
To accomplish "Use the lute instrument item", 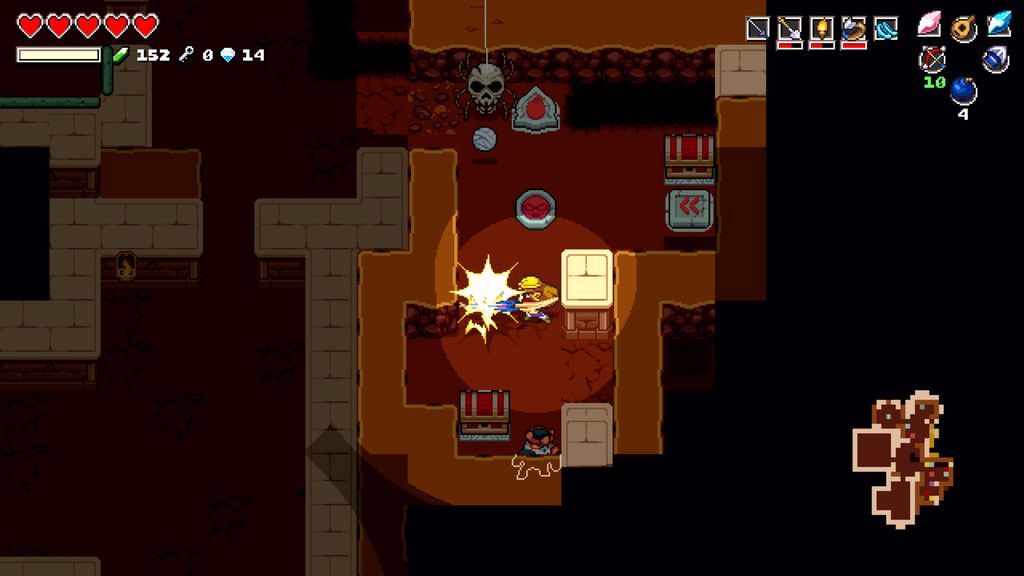I will [964, 27].
